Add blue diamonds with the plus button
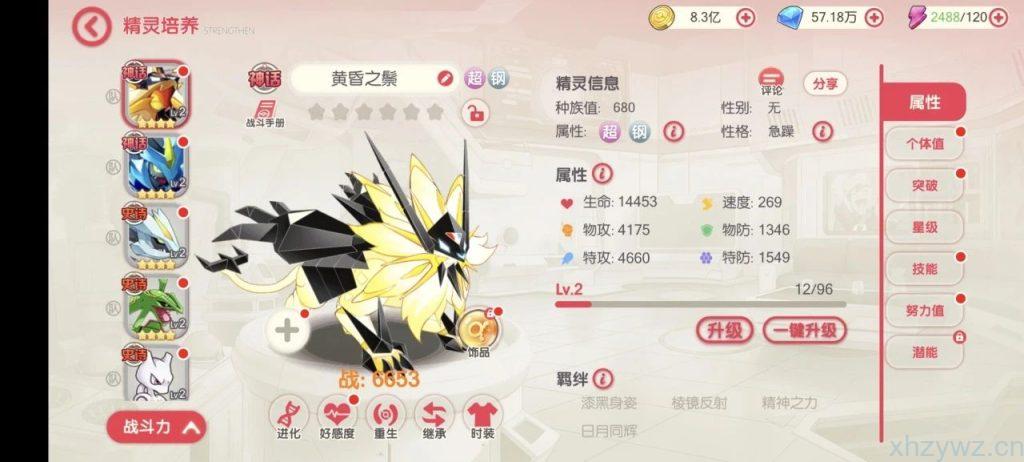The image size is (1024, 462). point(873,17)
